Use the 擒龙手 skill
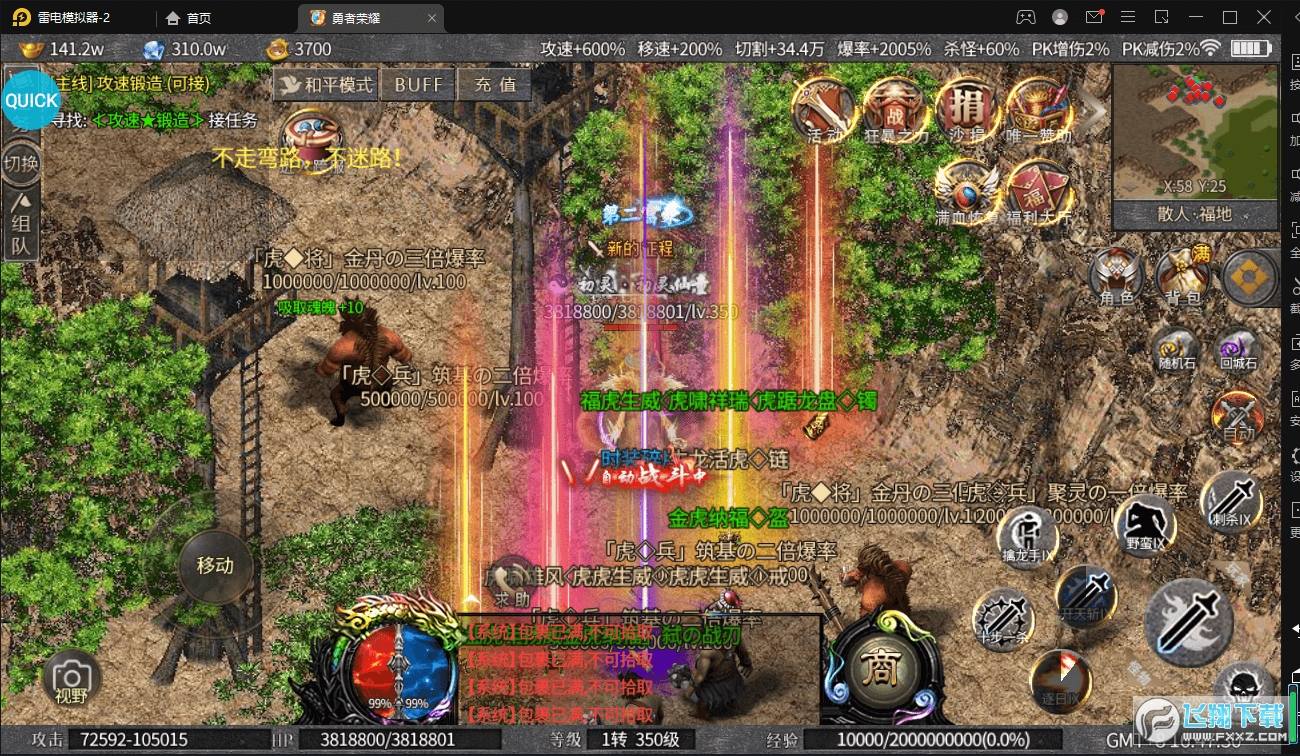Viewport: 1300px width, 756px height. coord(1028,534)
